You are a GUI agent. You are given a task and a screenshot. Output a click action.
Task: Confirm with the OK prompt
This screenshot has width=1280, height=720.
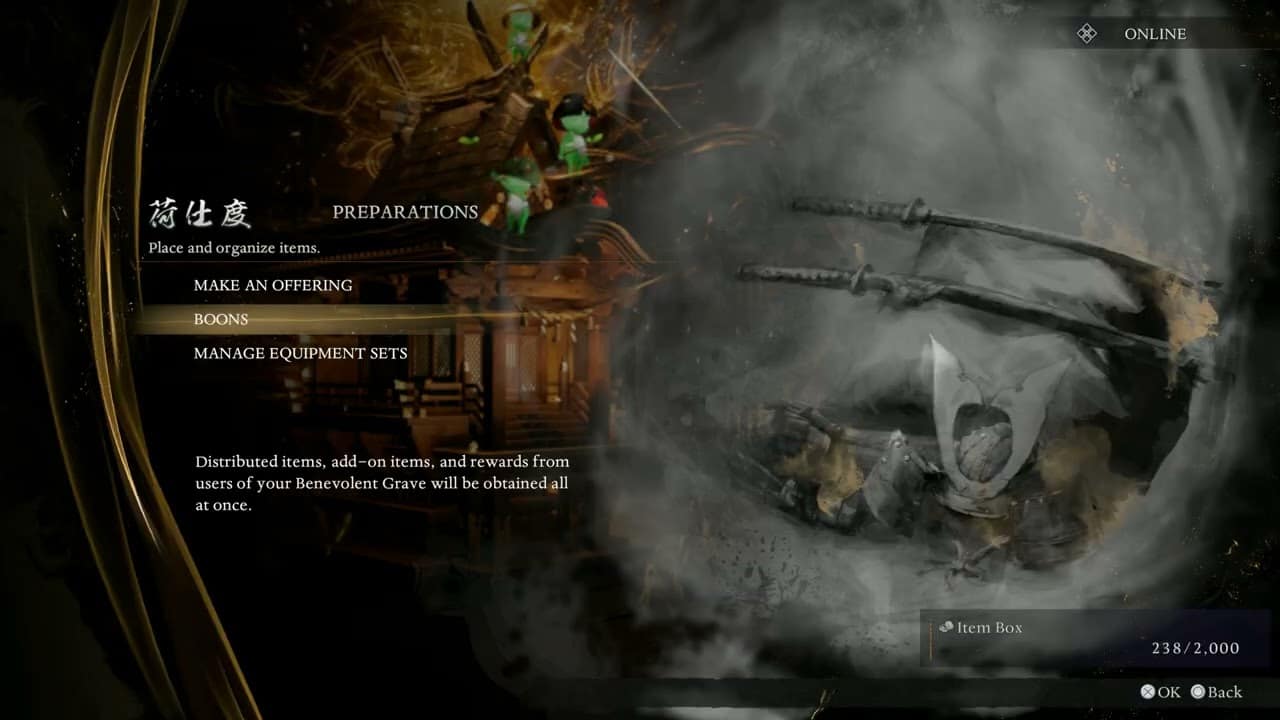point(1163,691)
